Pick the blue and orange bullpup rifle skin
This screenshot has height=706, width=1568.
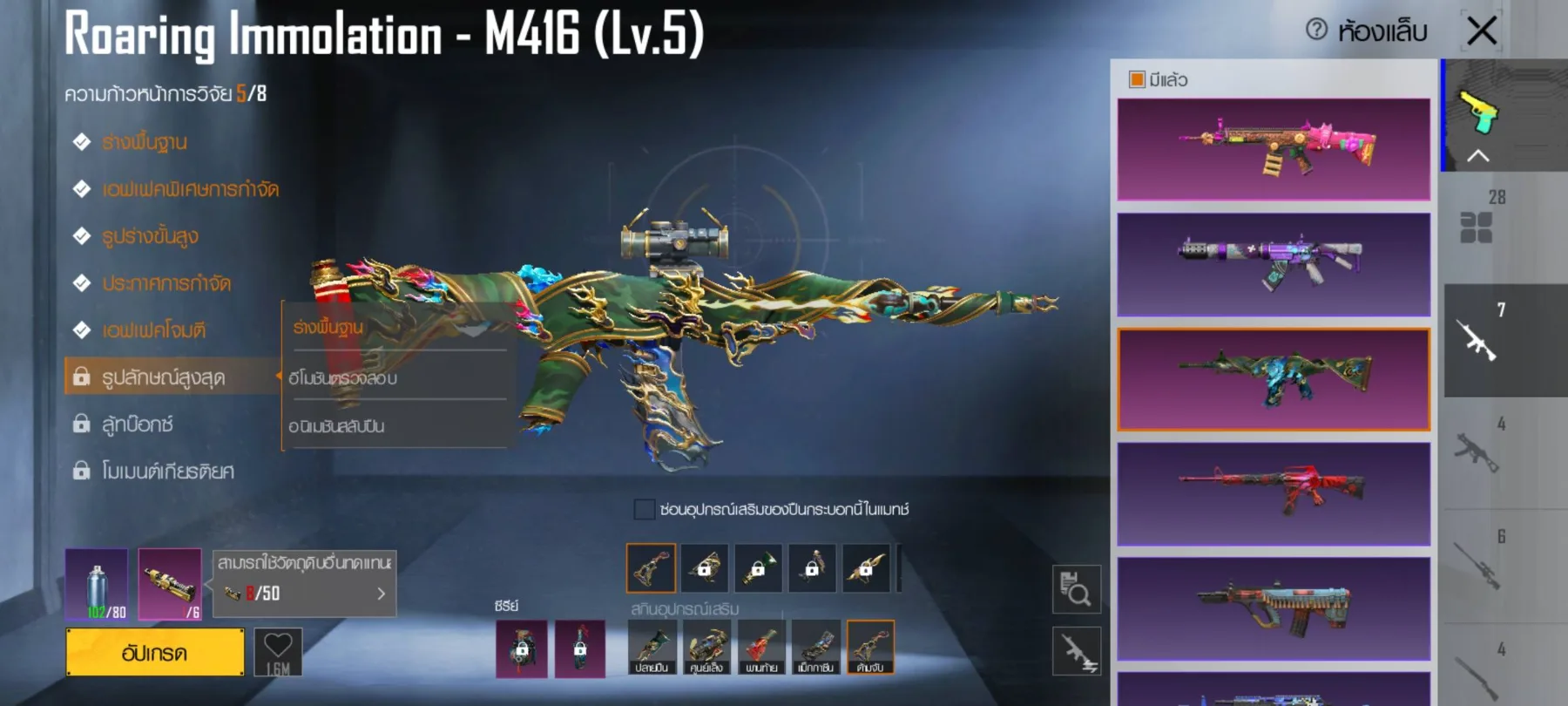[1274, 608]
